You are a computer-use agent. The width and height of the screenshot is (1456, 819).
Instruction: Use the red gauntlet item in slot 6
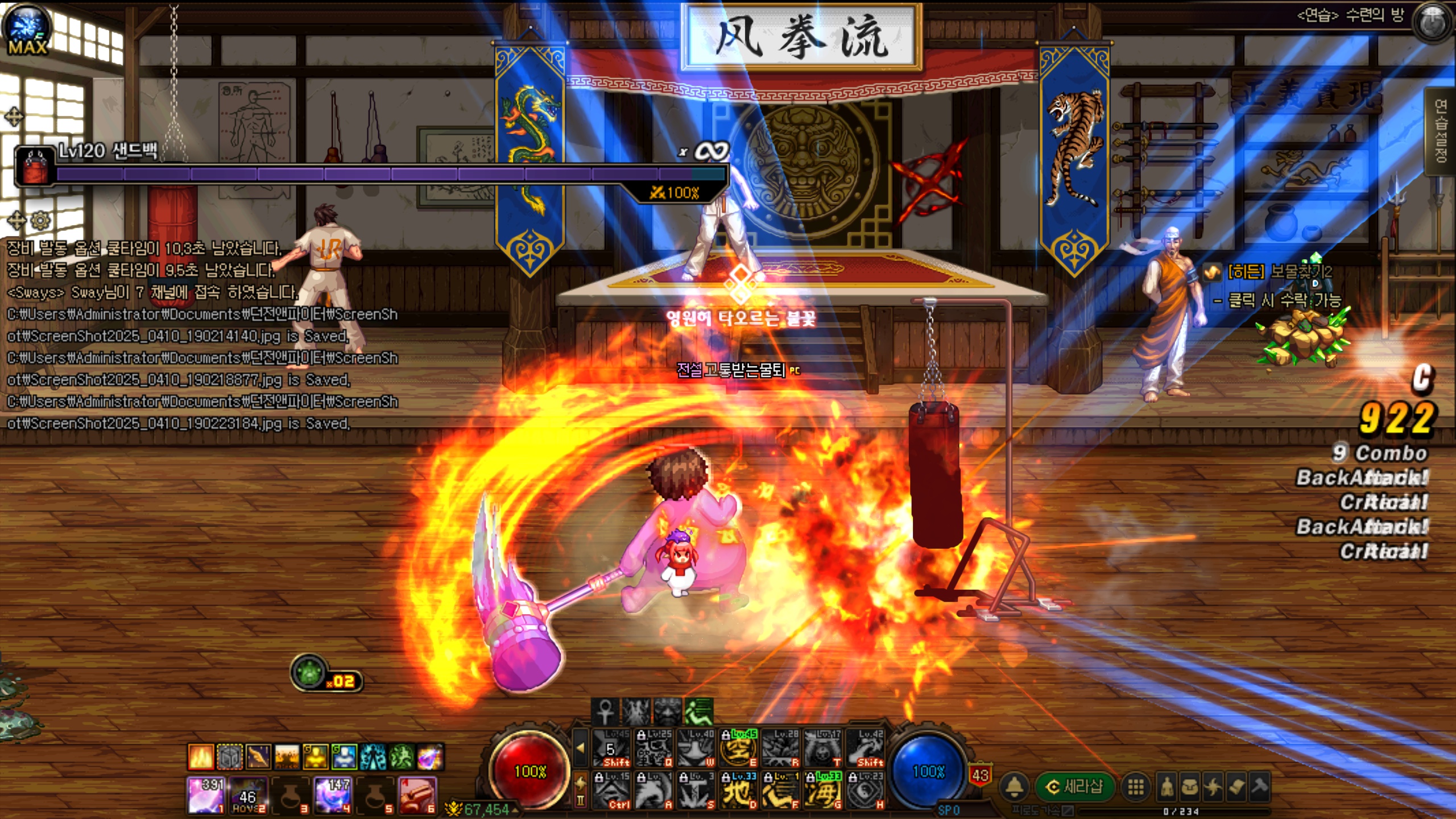coord(417,795)
